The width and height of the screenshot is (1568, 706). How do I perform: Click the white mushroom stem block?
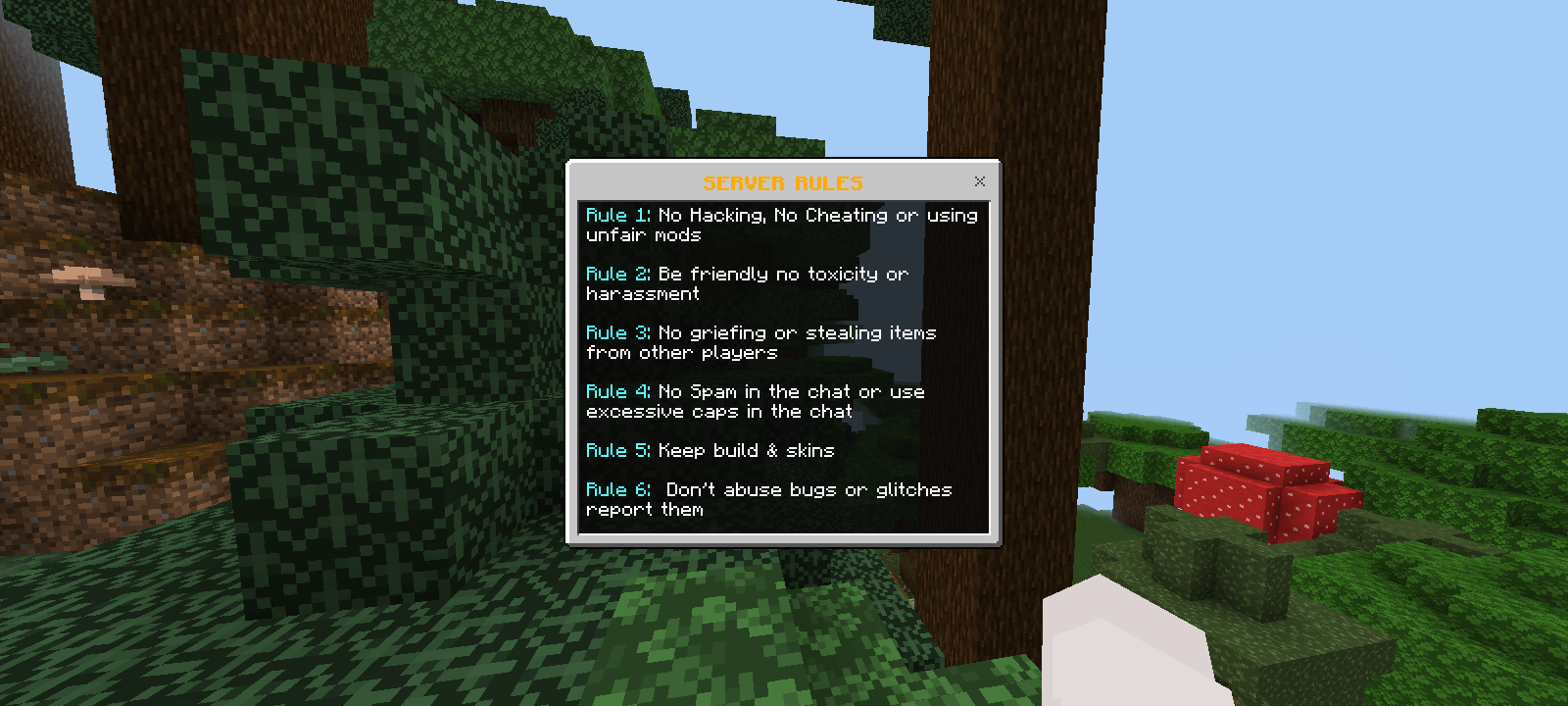coord(1117,657)
